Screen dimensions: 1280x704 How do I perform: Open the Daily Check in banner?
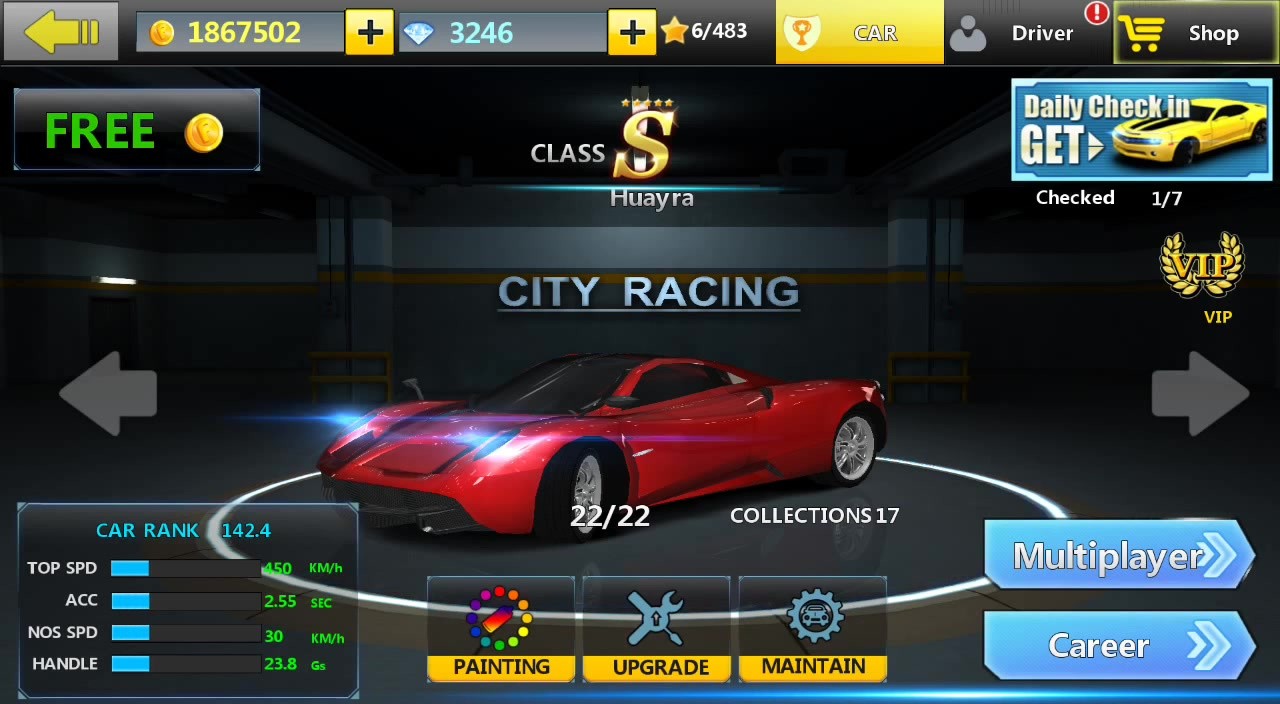(x=1140, y=130)
